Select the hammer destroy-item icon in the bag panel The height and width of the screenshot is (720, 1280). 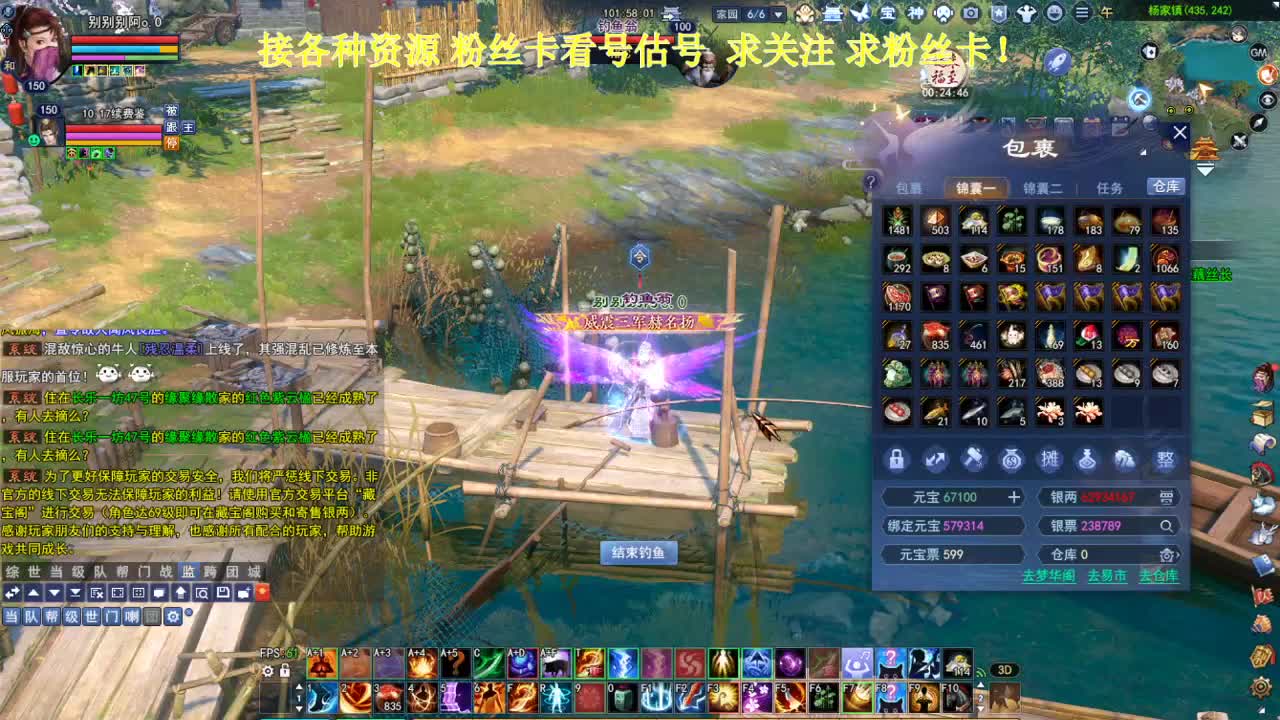973,460
